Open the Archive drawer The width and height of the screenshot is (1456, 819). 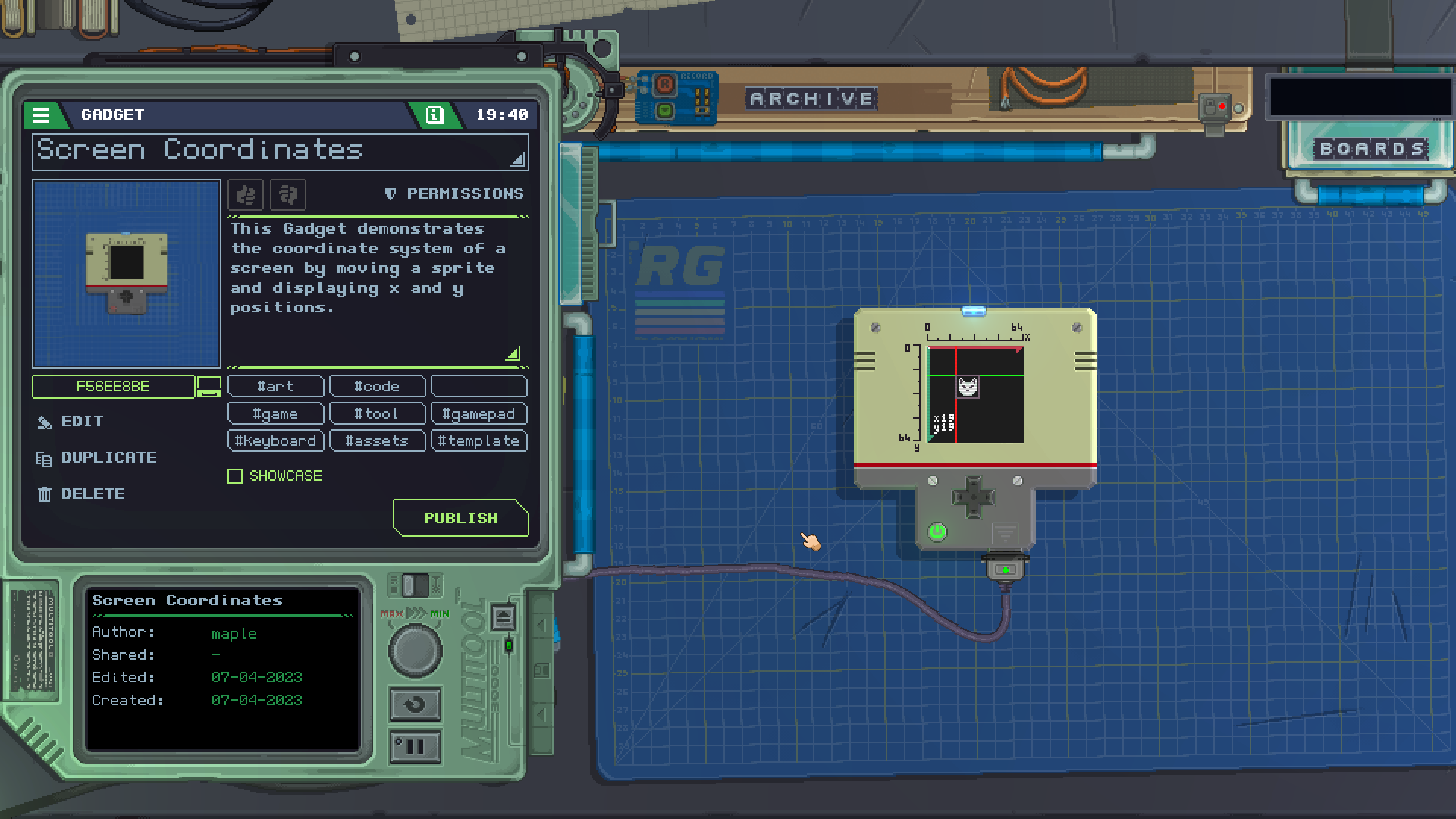(x=811, y=99)
